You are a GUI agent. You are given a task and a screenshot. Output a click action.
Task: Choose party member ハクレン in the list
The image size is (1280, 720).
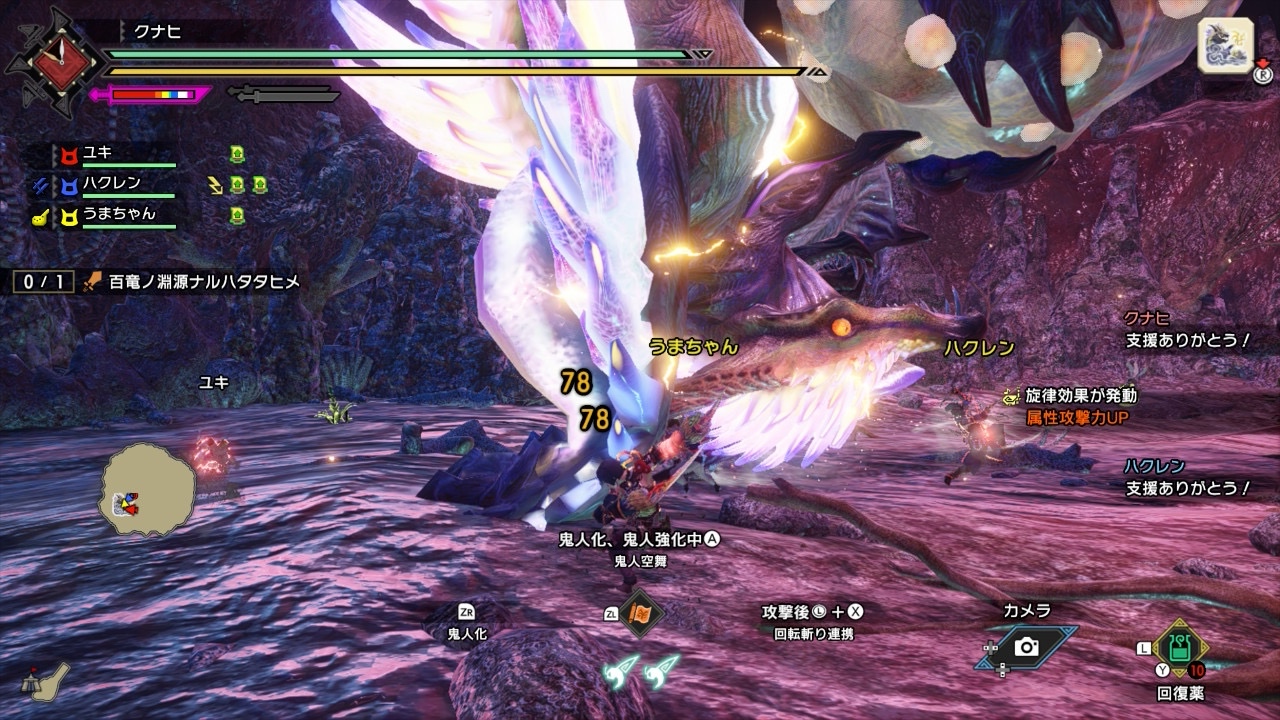pyautogui.click(x=112, y=184)
